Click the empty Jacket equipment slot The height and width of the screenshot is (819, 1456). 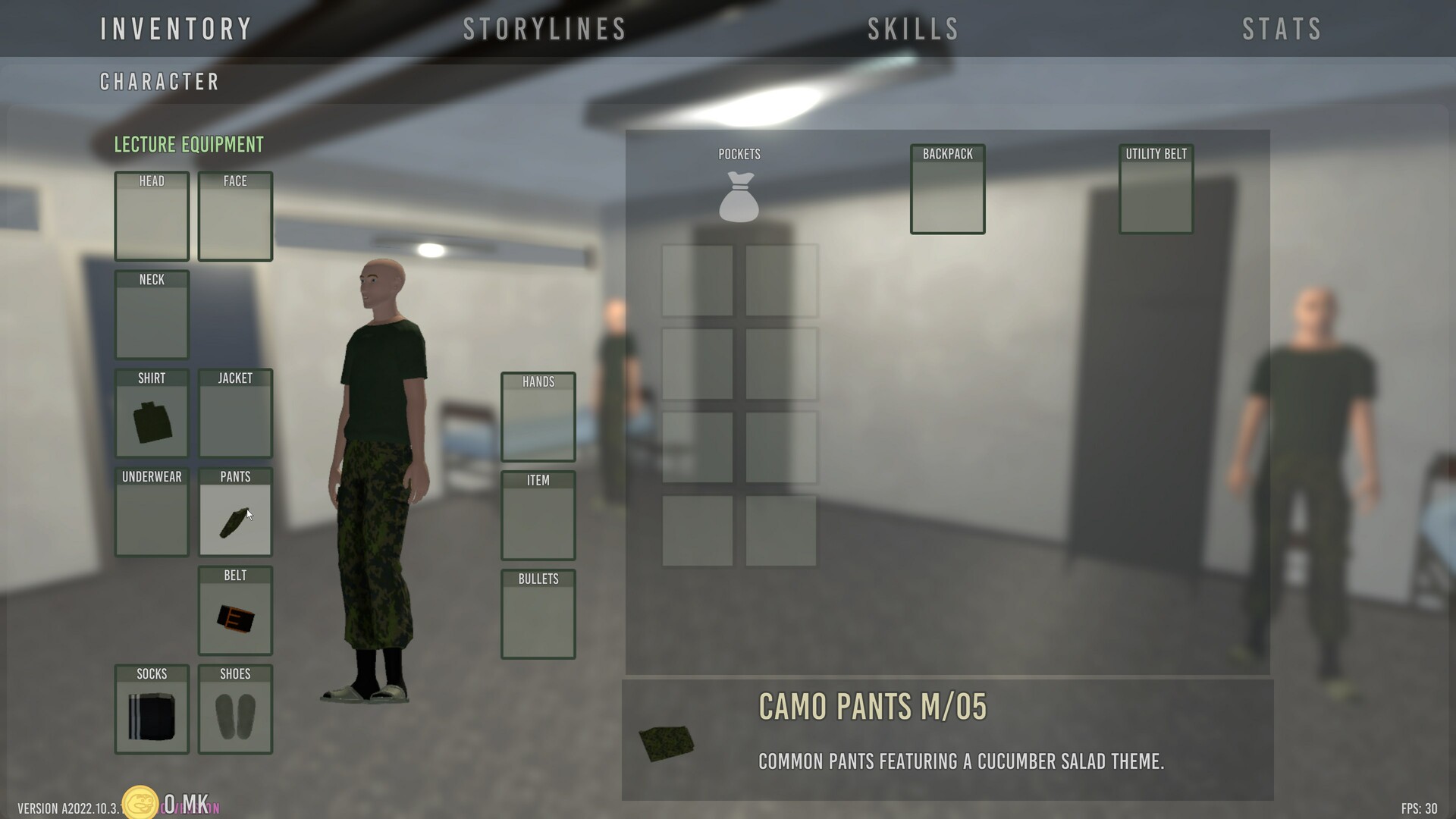tap(234, 417)
